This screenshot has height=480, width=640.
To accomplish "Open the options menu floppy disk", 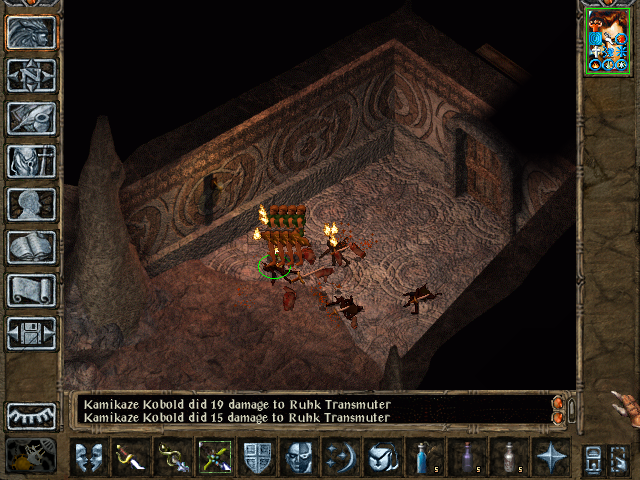I will [x=31, y=333].
